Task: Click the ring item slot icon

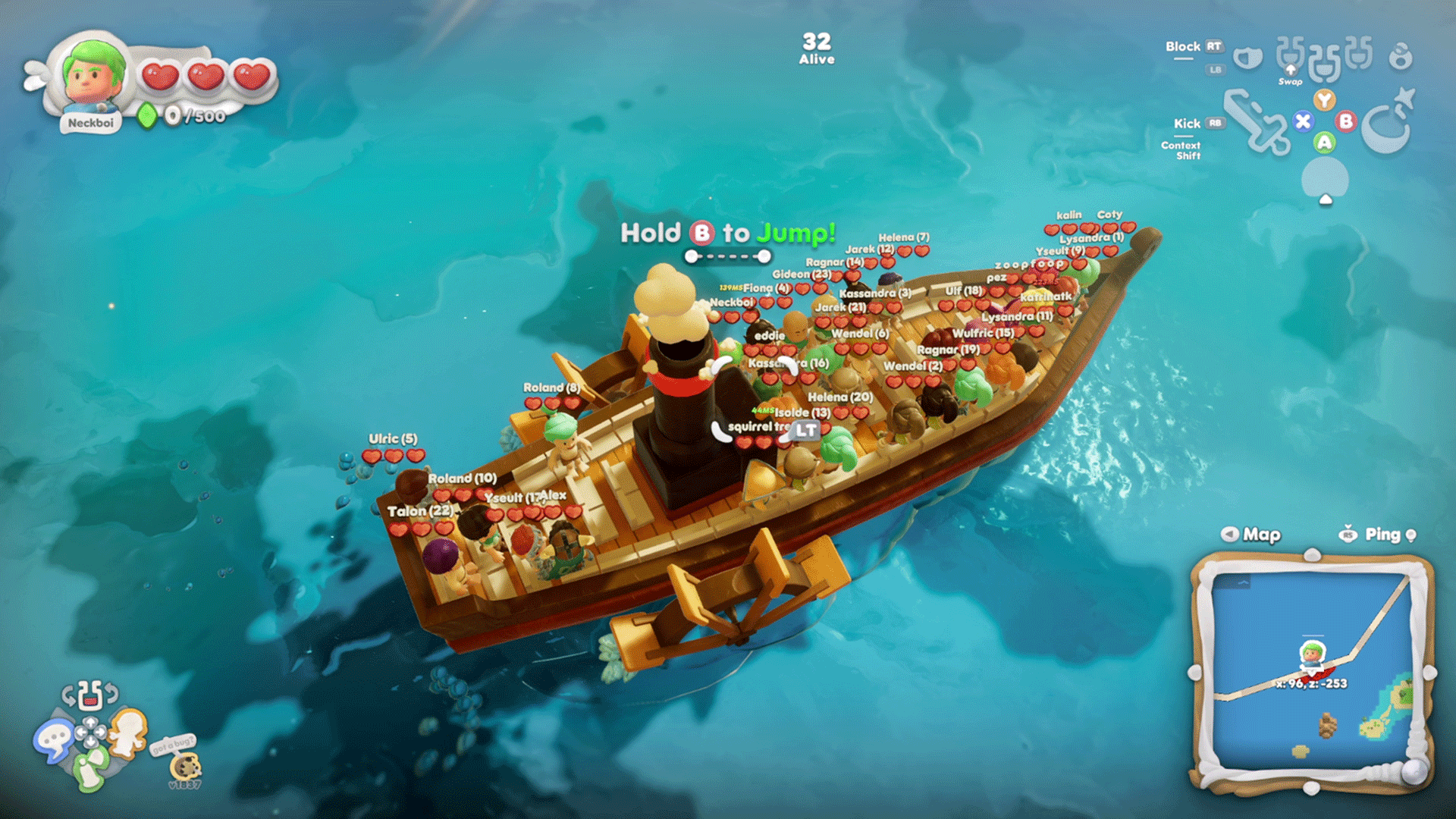Action: pyautogui.click(x=1401, y=56)
